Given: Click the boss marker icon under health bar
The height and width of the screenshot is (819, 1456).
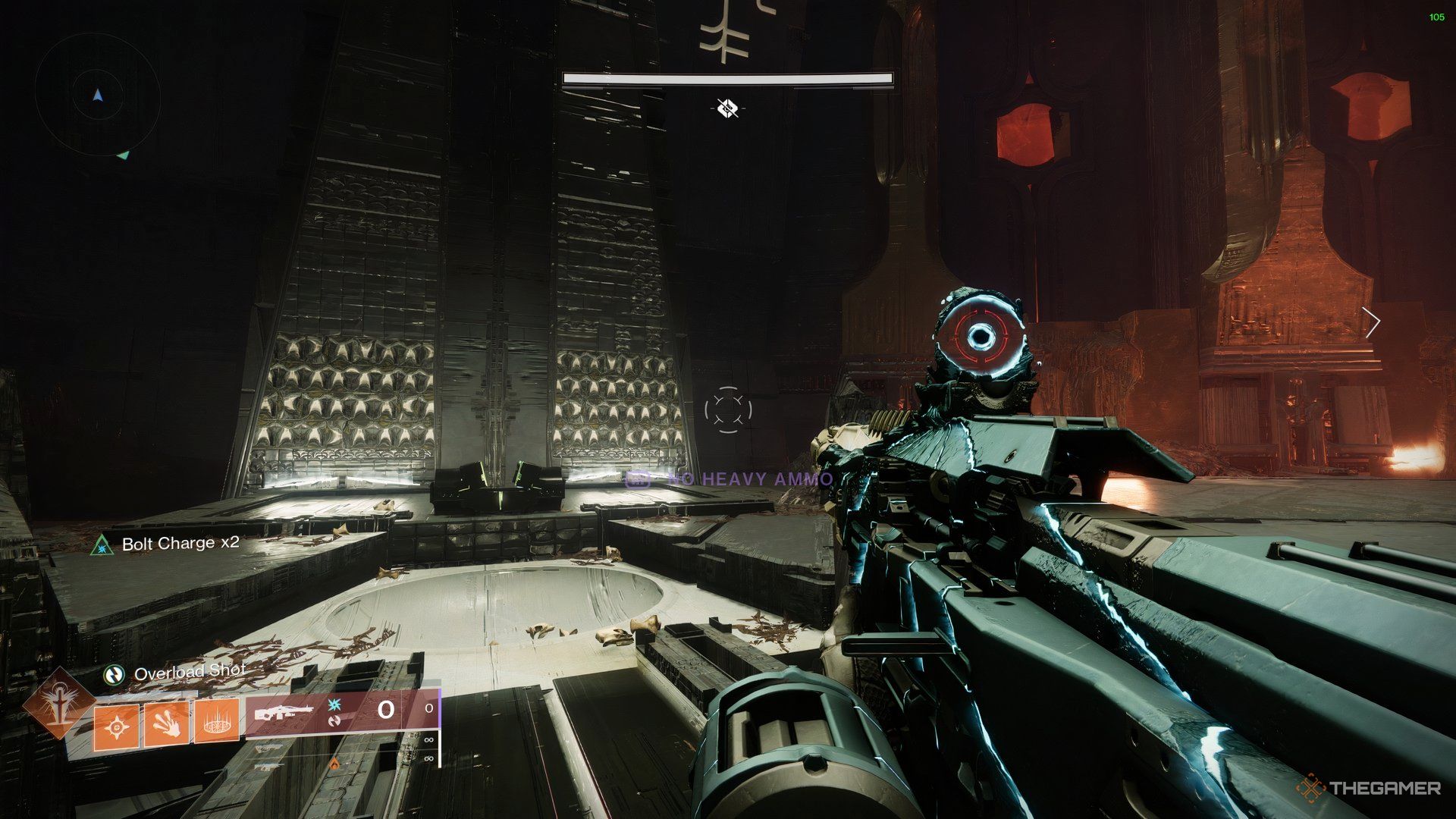Looking at the screenshot, I should pos(727,108).
